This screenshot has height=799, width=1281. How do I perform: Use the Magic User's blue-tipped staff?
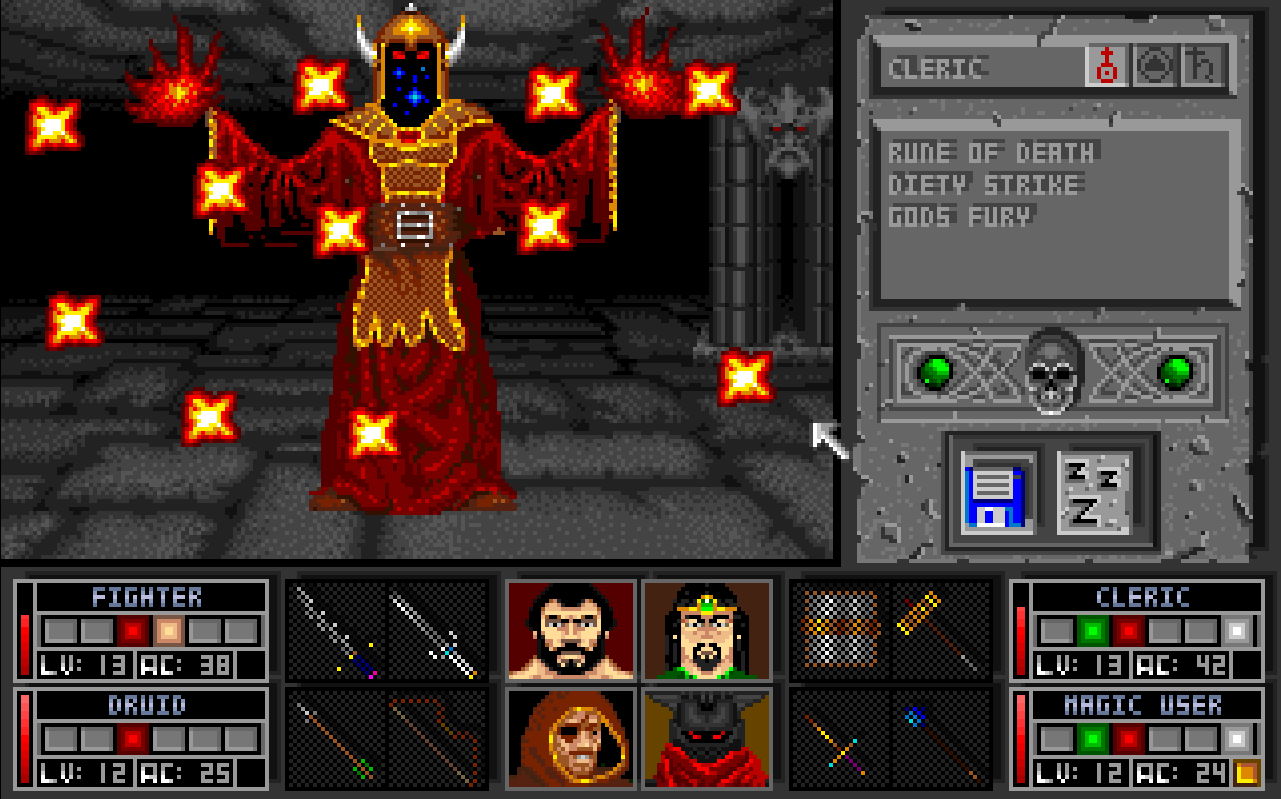tap(939, 737)
